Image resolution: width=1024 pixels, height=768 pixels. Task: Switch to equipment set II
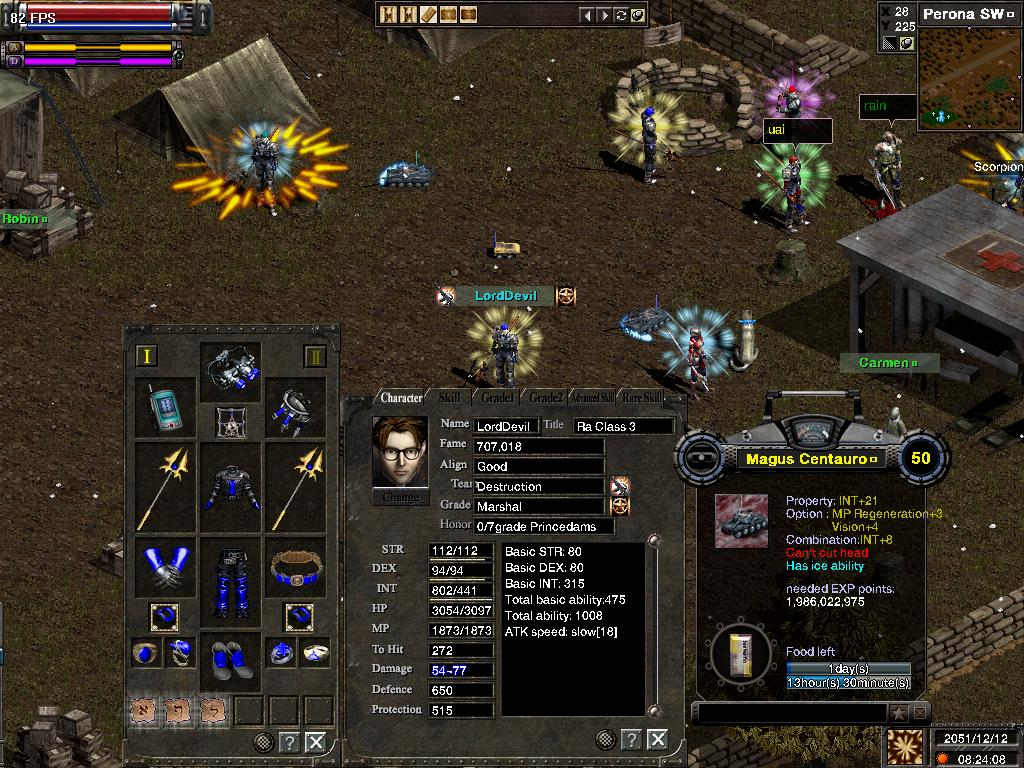point(315,356)
